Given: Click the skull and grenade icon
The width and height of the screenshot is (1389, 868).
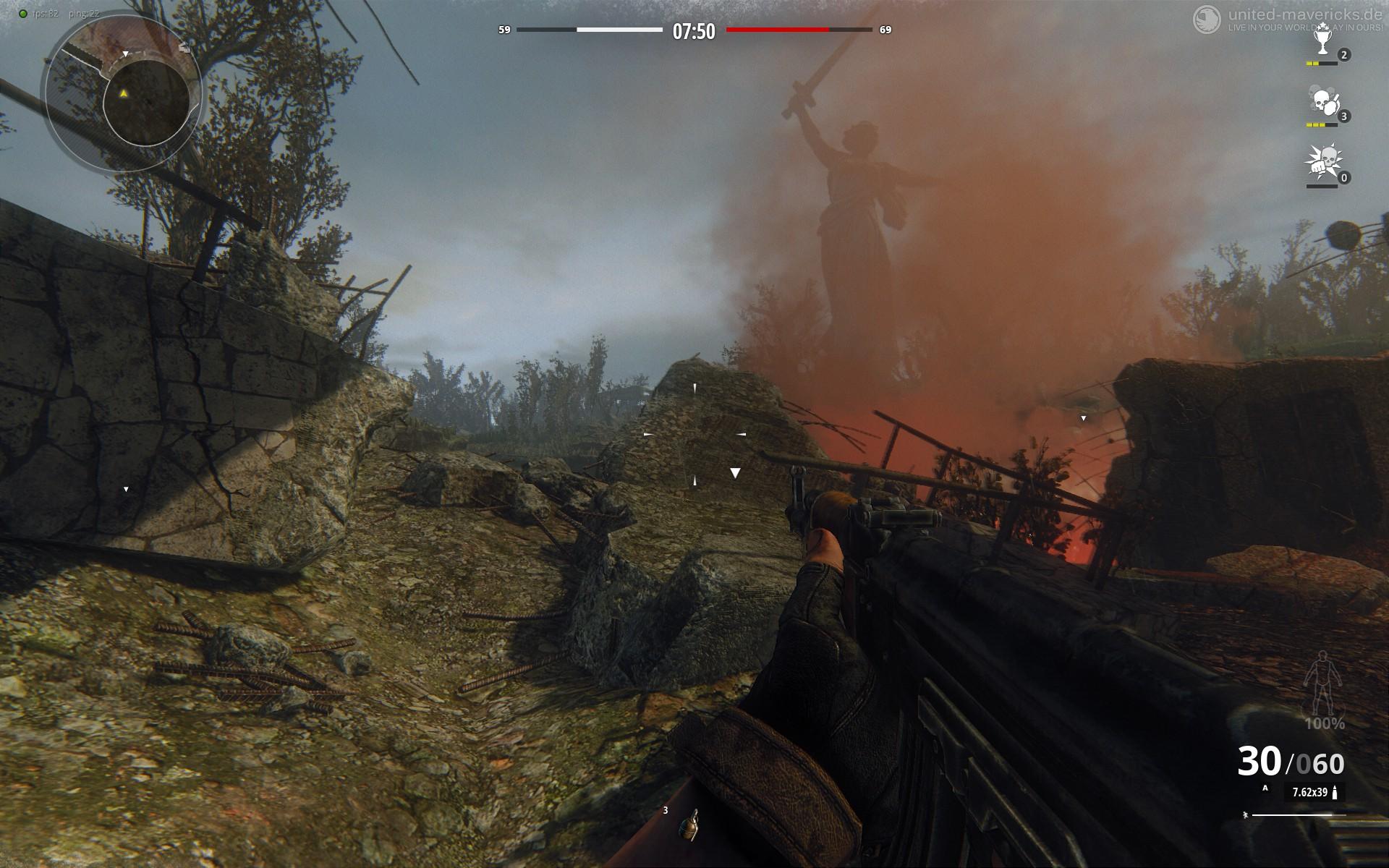Looking at the screenshot, I should [x=1322, y=103].
